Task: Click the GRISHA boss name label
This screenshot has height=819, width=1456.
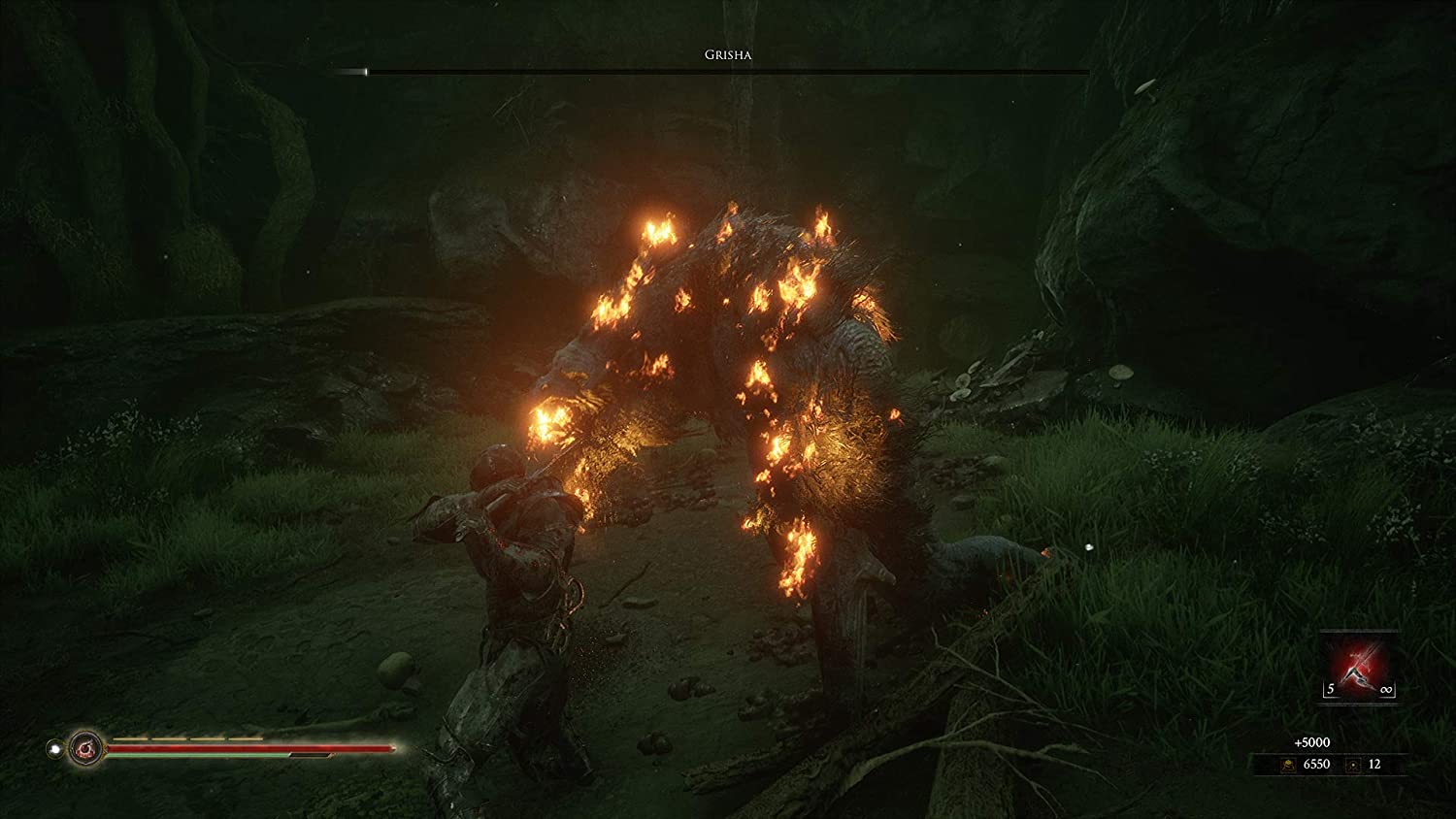Action: pyautogui.click(x=726, y=56)
